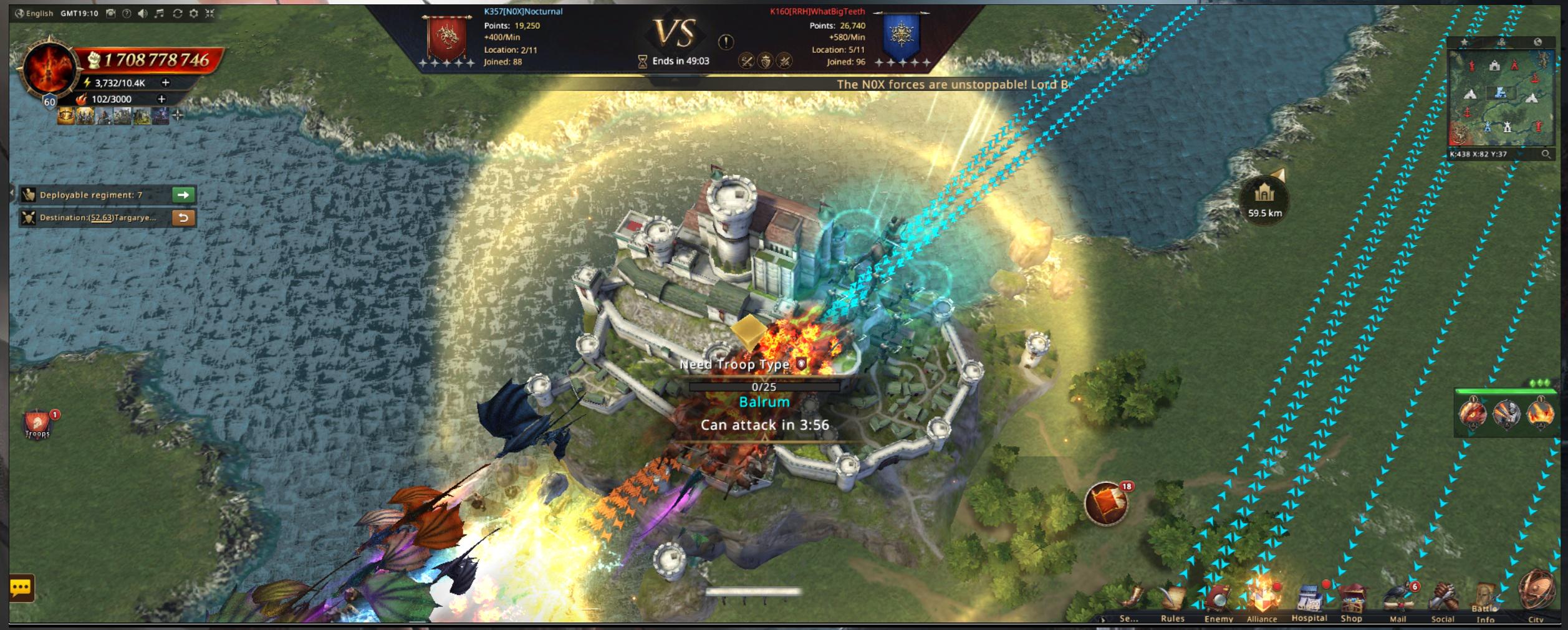Add stamina with the lightning plus button

click(x=165, y=82)
